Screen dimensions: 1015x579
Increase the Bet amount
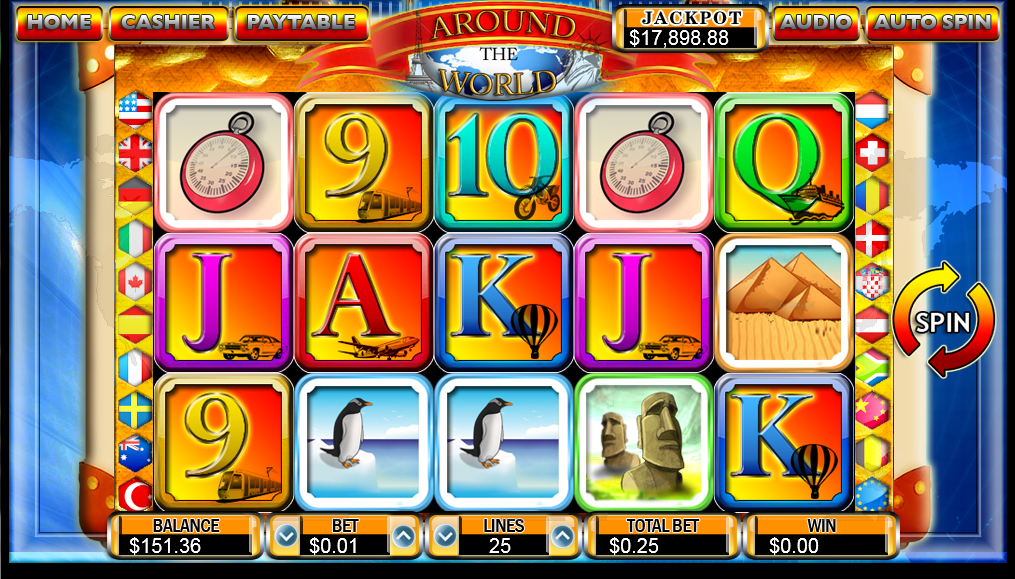tap(403, 537)
